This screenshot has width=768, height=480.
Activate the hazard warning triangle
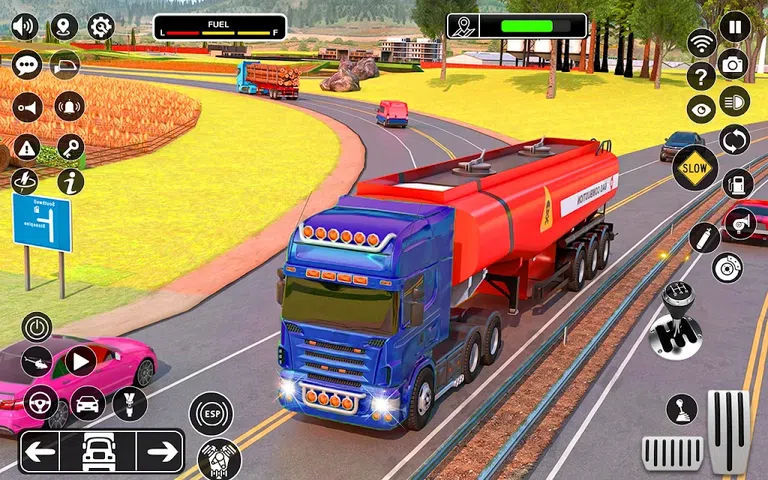tap(27, 148)
